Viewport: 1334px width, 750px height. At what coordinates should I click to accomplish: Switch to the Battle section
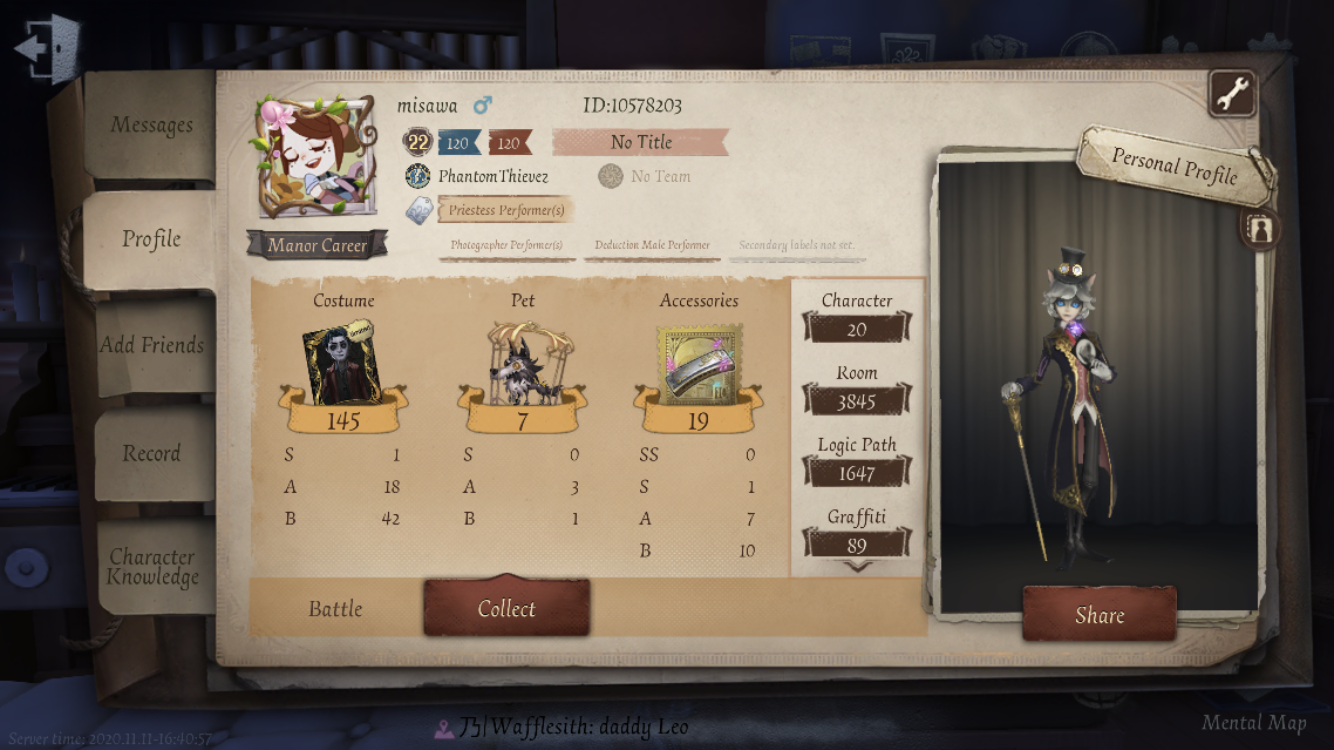(x=335, y=608)
